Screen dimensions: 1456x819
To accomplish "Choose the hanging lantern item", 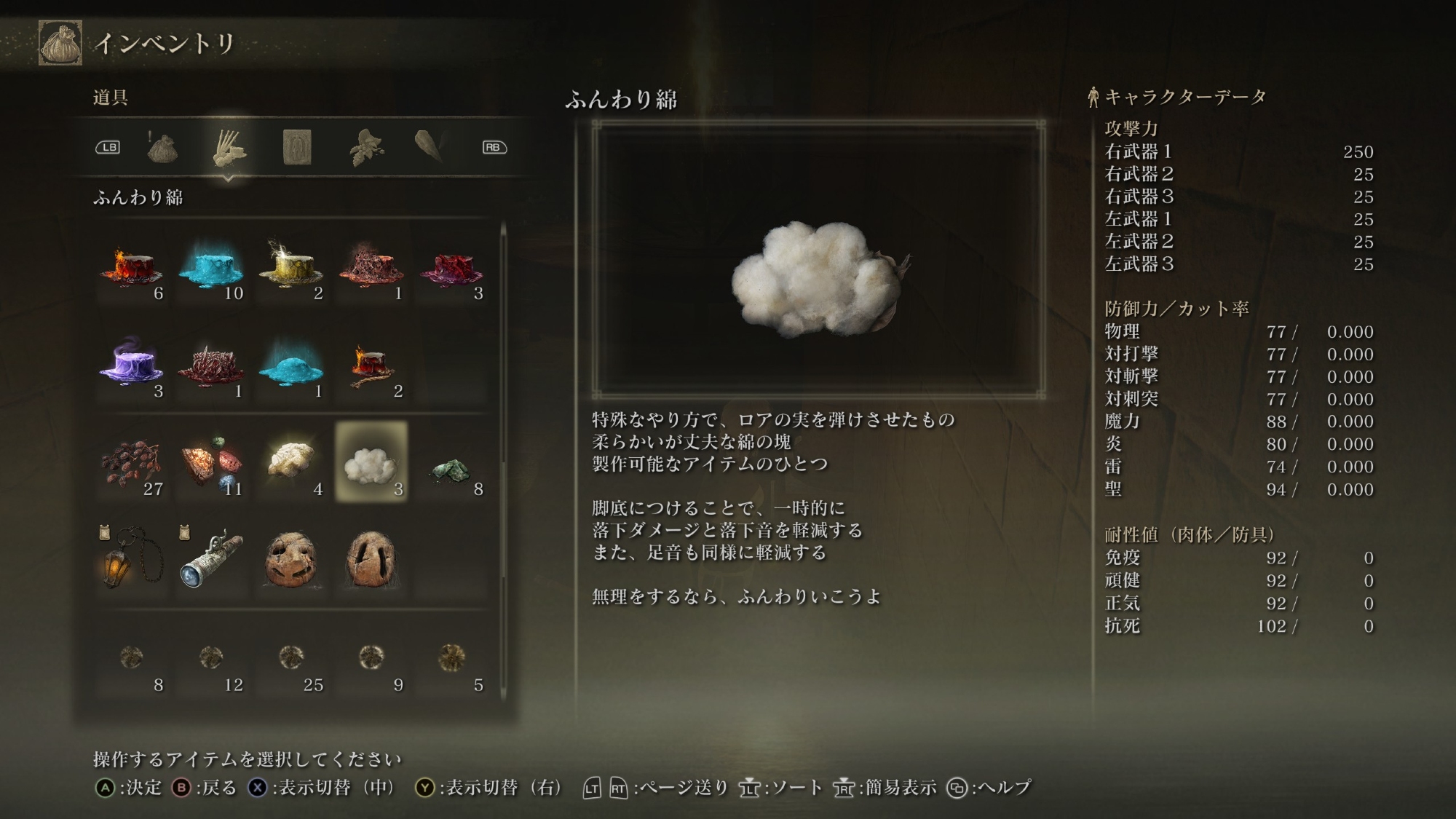I will (x=131, y=560).
